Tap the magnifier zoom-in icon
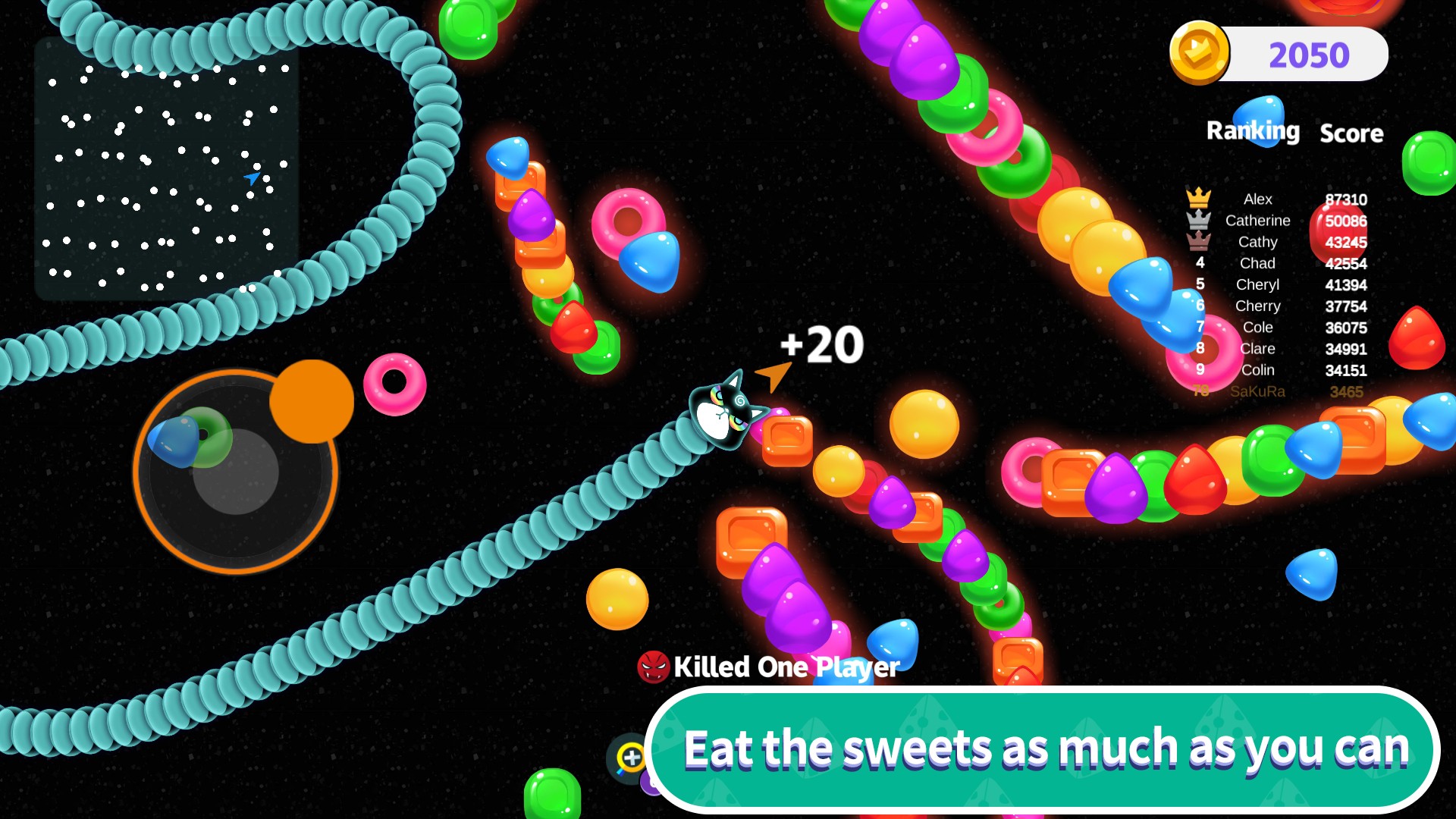The width and height of the screenshot is (1456, 819). click(x=630, y=758)
